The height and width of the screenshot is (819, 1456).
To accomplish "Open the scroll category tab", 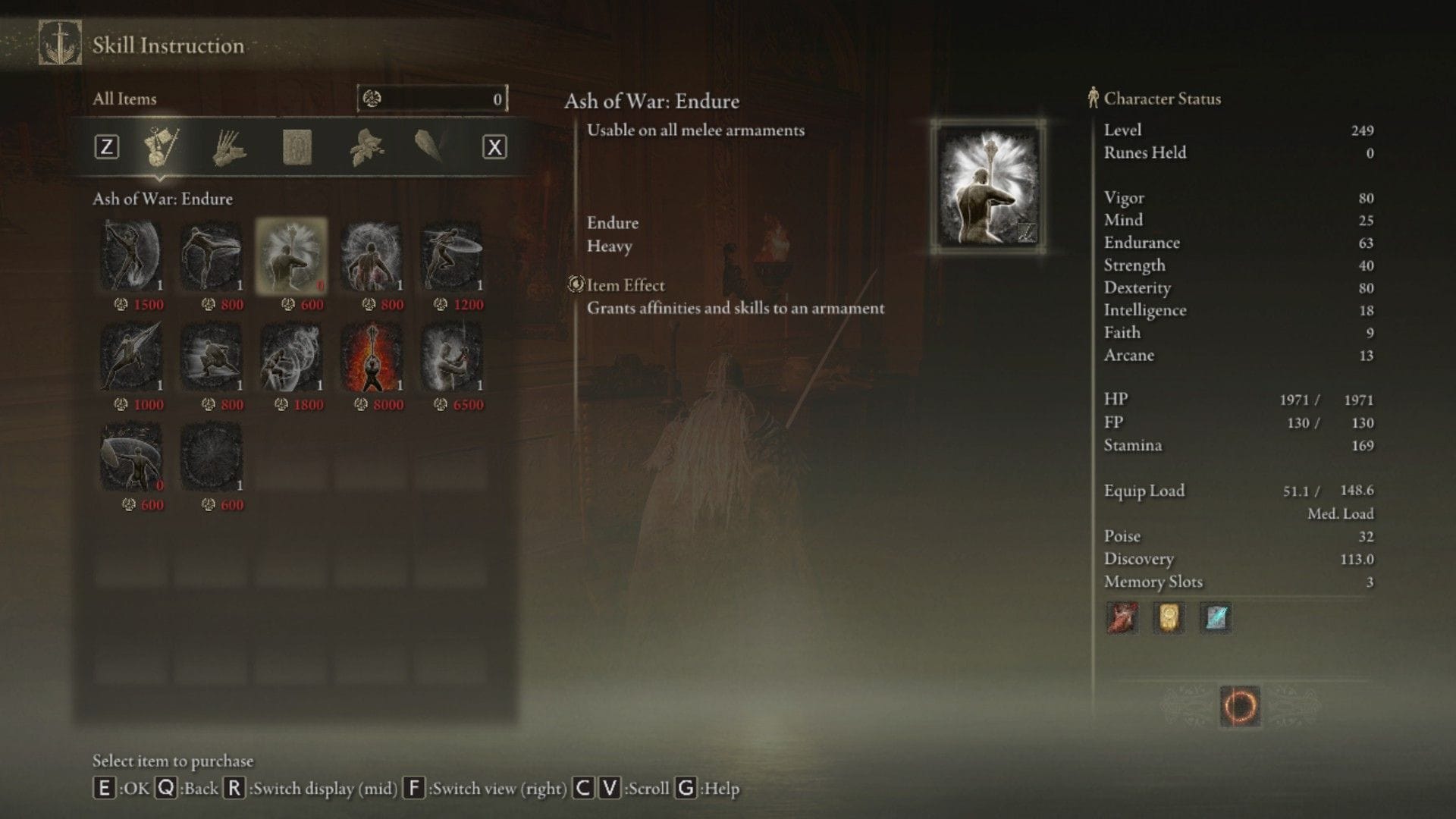I will coord(300,146).
